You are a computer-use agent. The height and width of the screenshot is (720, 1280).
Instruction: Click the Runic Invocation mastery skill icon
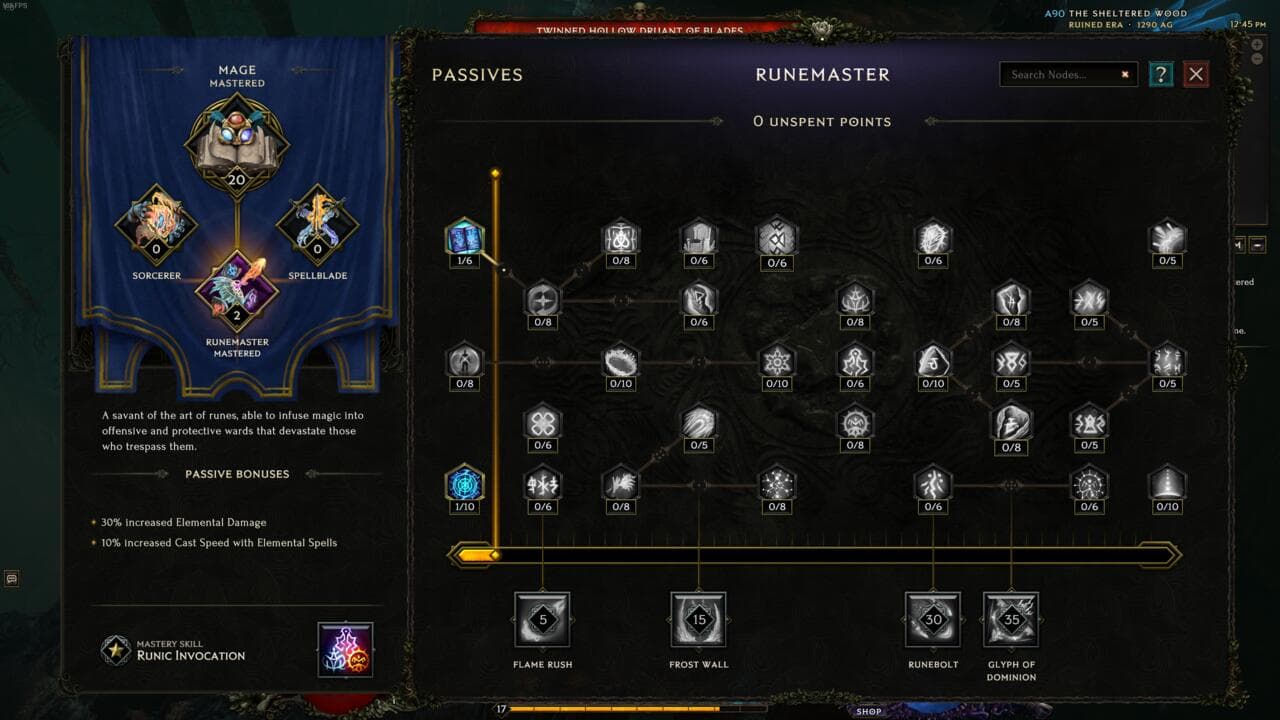click(x=345, y=649)
